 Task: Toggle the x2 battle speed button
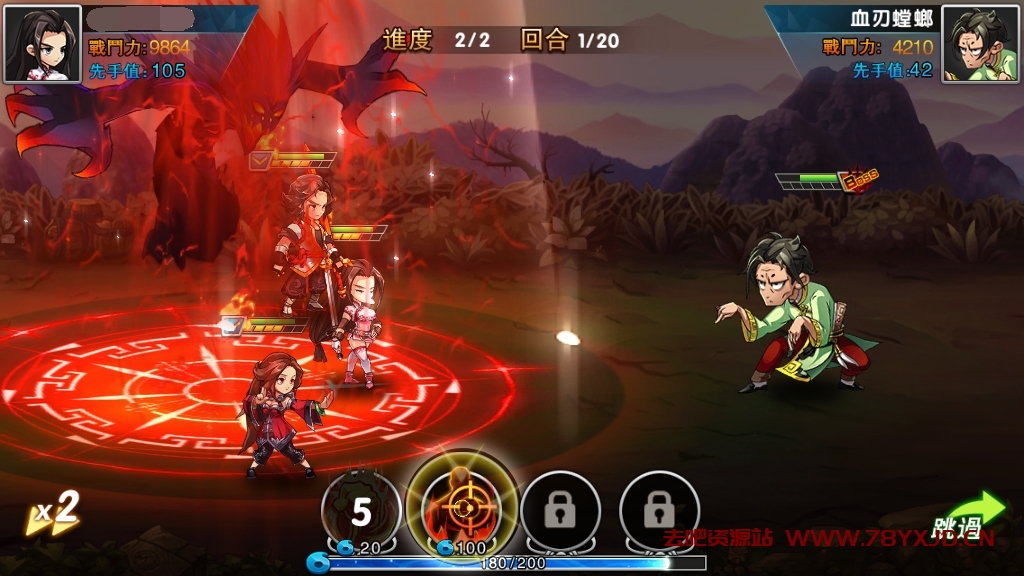coord(53,513)
